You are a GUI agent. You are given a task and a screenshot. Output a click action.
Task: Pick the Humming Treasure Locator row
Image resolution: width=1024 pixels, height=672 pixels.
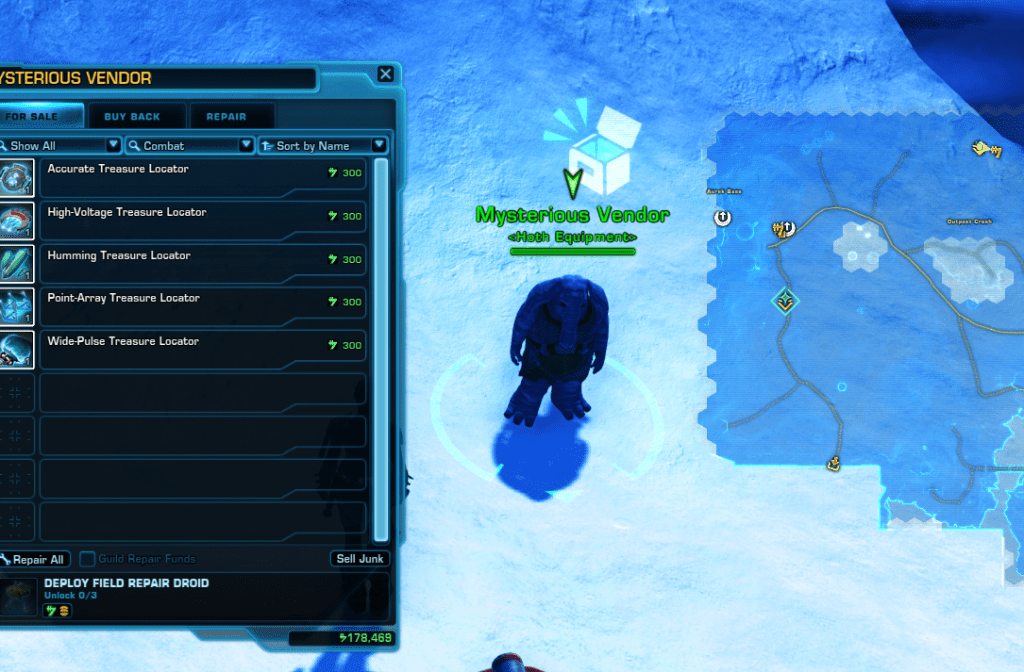pyautogui.click(x=200, y=264)
